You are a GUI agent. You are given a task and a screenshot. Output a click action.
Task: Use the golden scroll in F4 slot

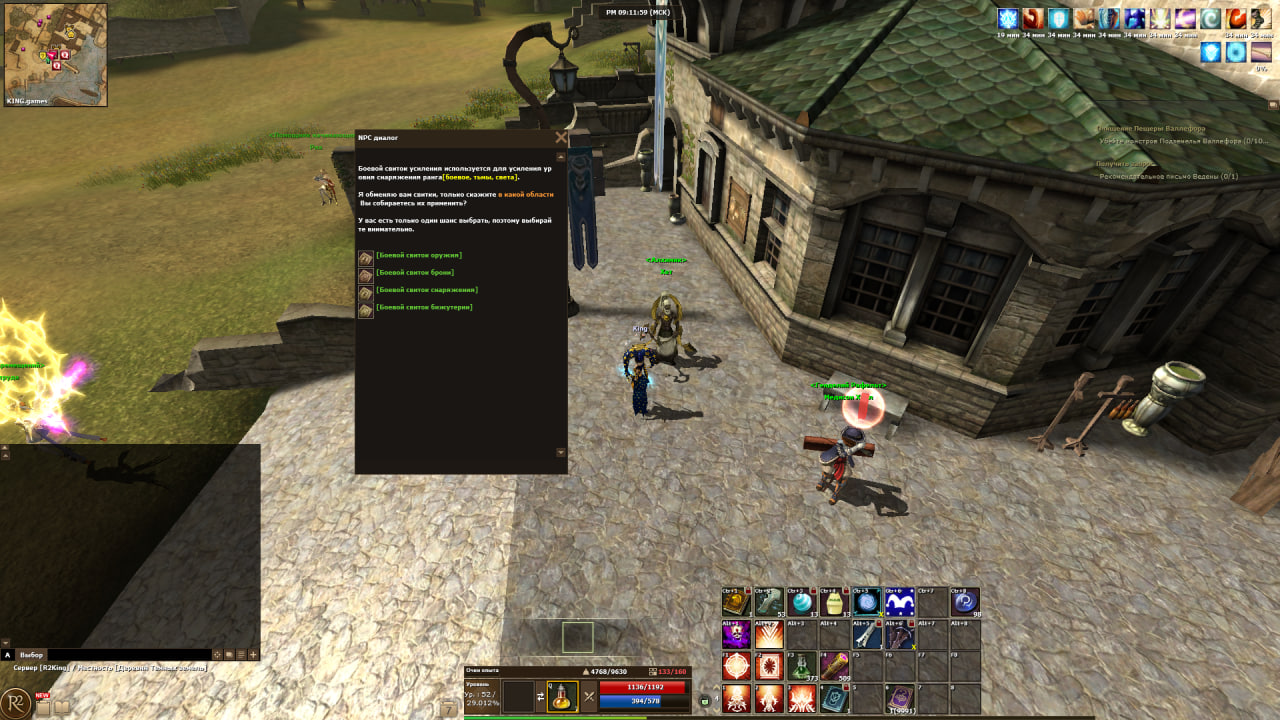pos(834,667)
